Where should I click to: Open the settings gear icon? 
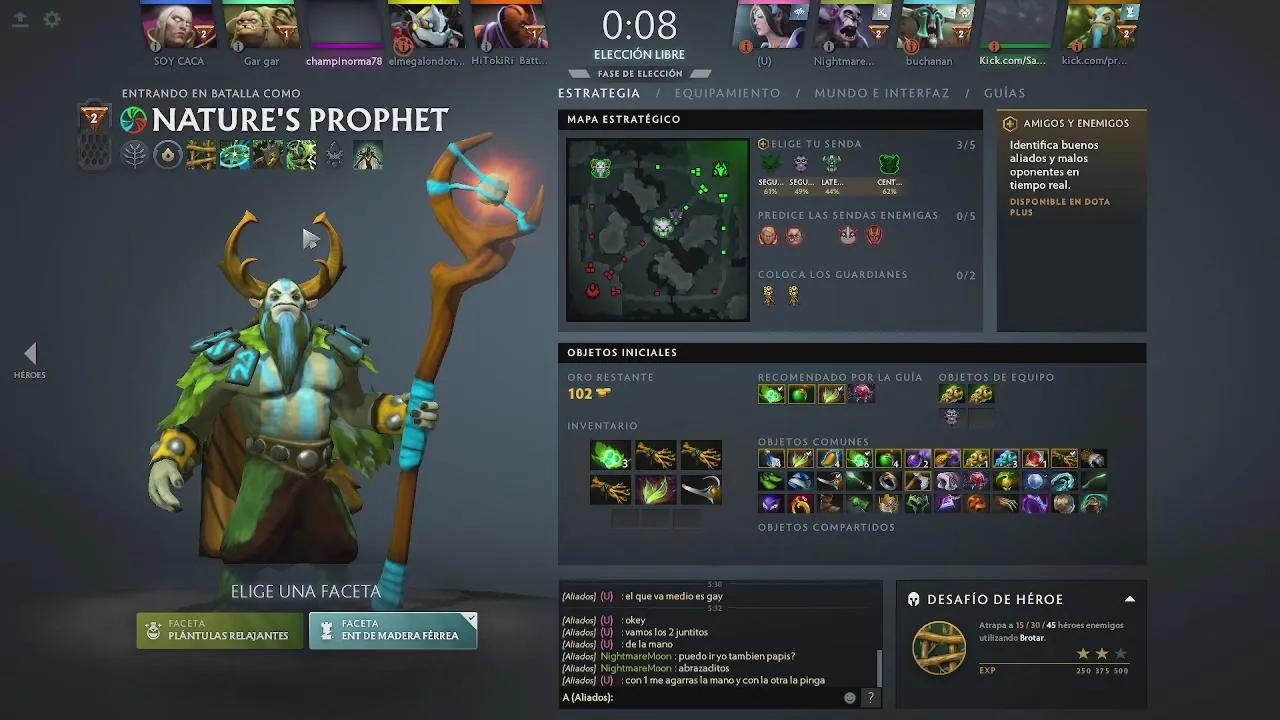click(x=52, y=19)
